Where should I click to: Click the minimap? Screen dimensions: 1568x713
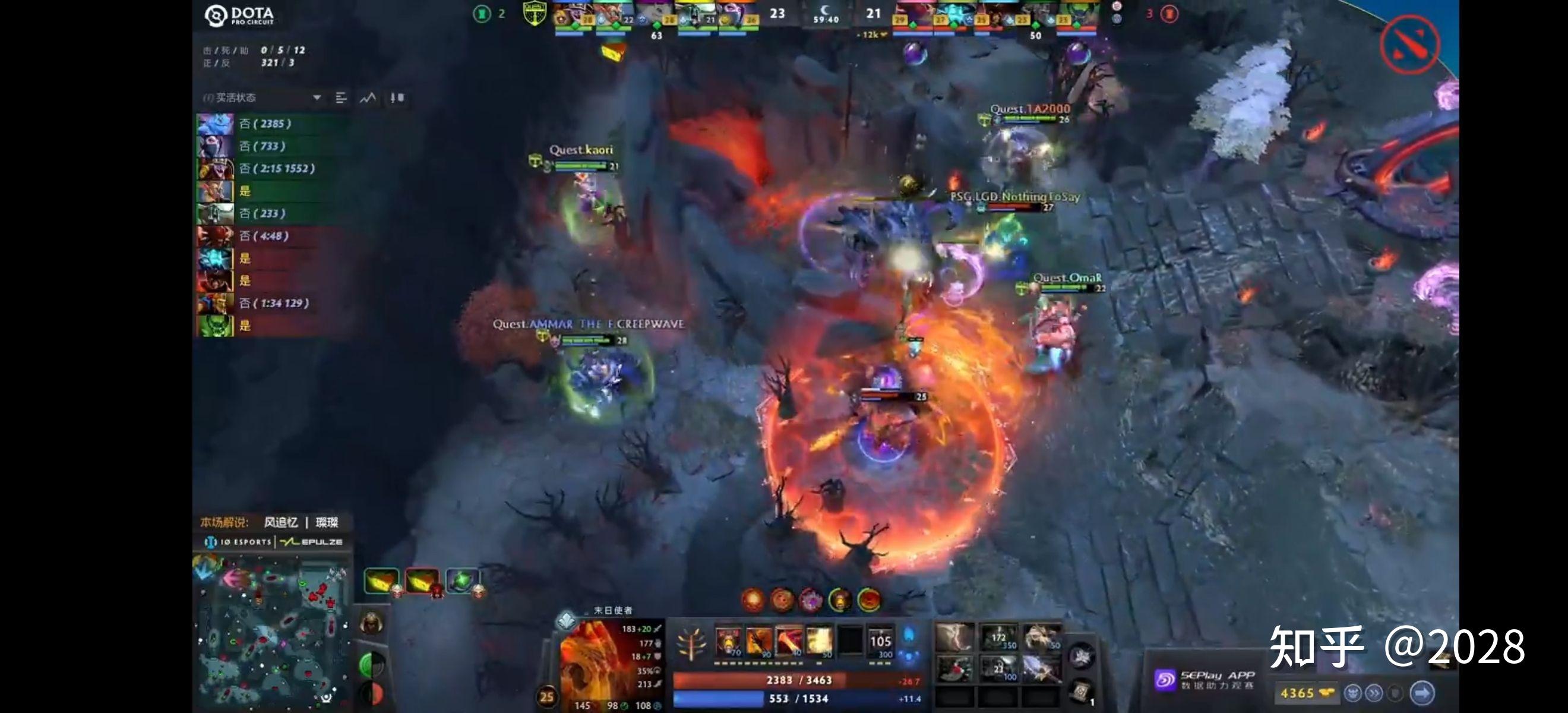coord(271,633)
